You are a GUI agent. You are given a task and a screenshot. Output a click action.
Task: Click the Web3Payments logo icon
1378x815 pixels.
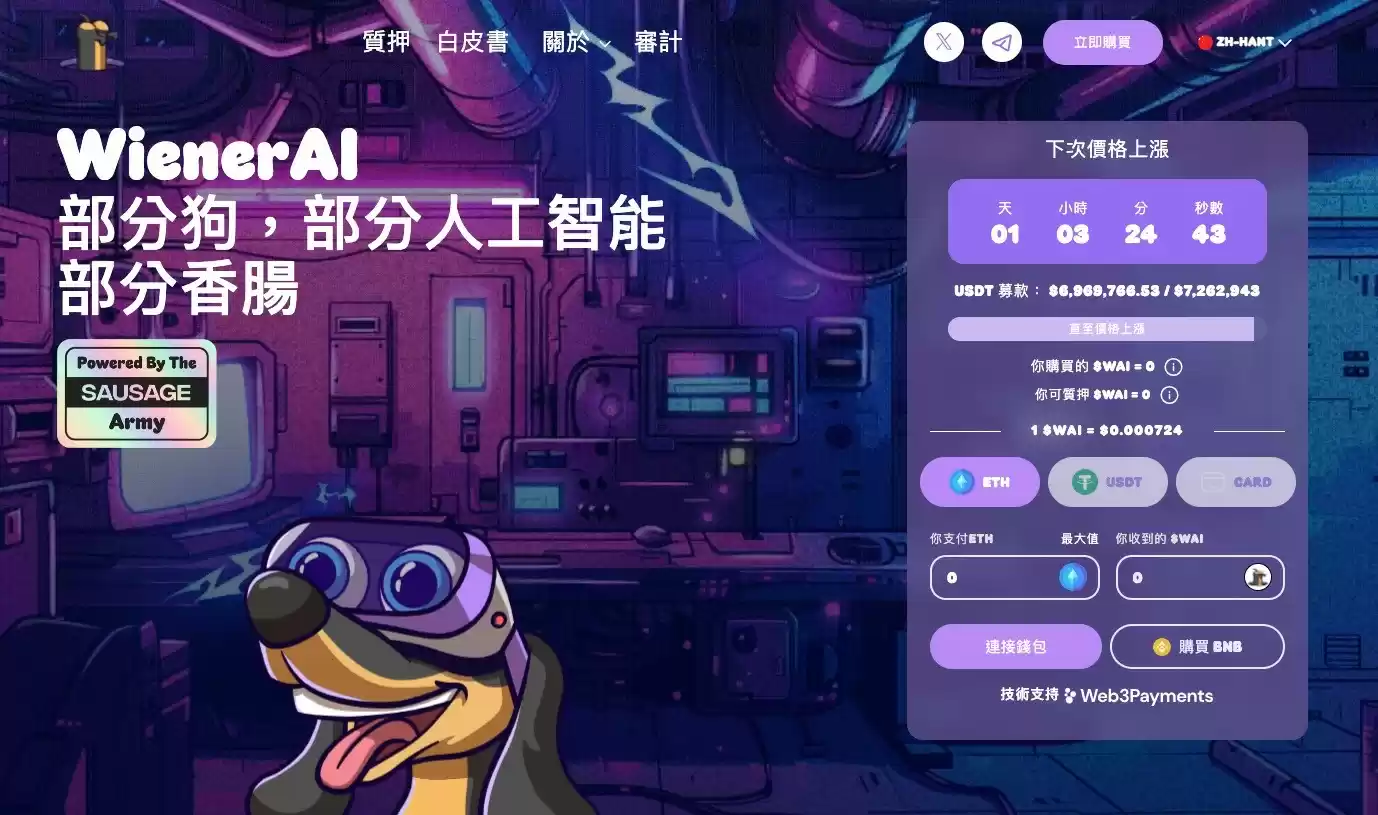pyautogui.click(x=1070, y=696)
